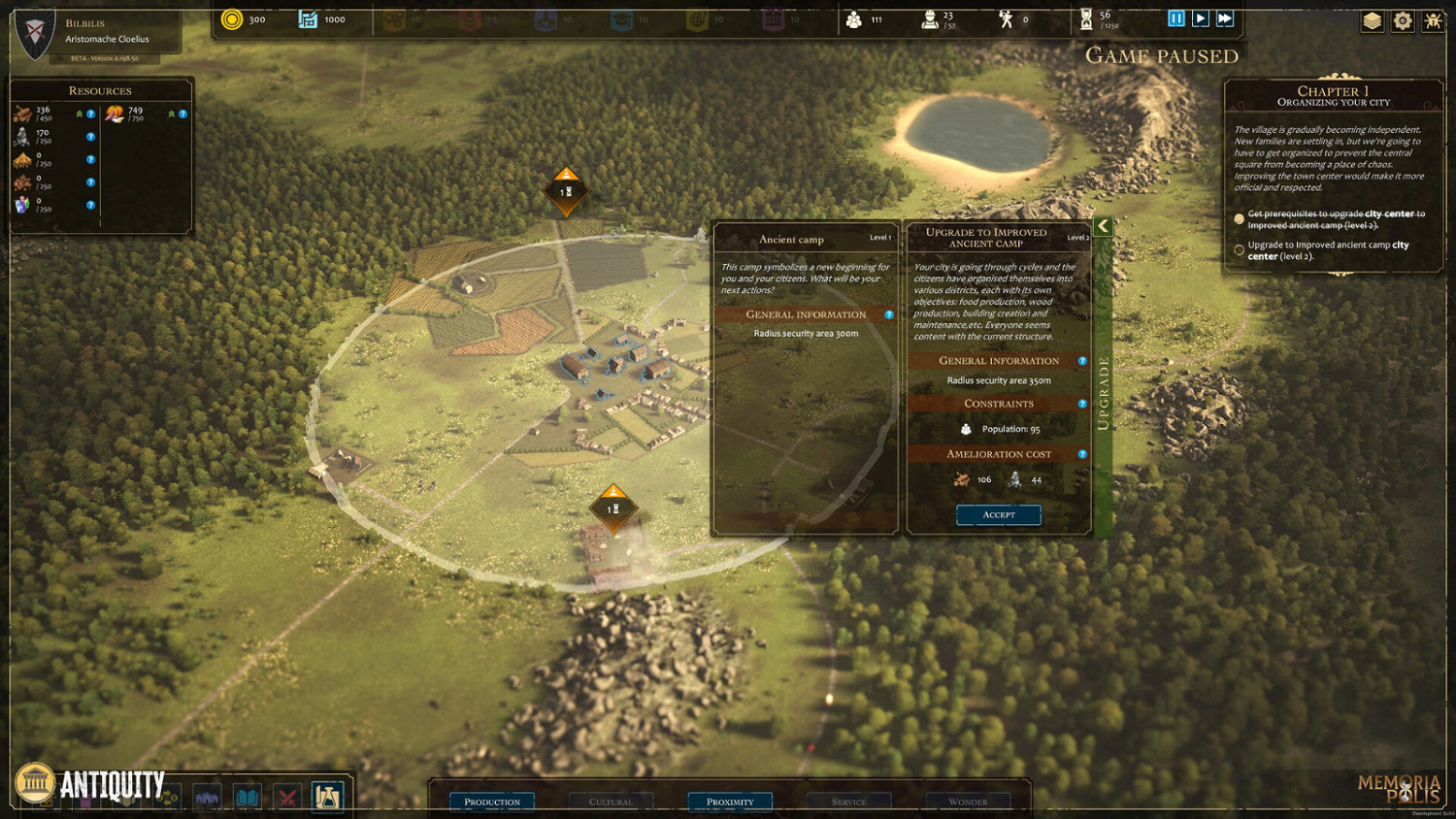Select the Cultural buildings tab
Viewport: 1456px width, 819px height.
[611, 802]
